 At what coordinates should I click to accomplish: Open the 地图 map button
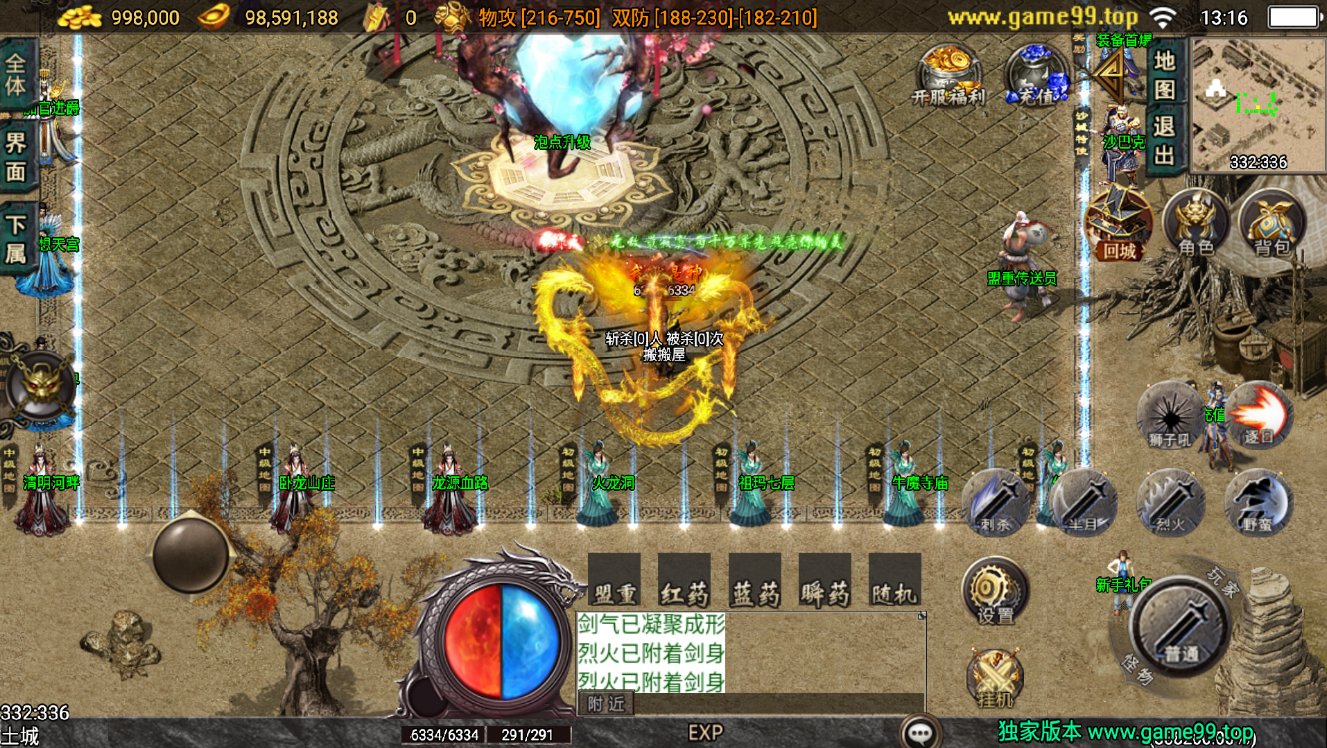(1164, 75)
